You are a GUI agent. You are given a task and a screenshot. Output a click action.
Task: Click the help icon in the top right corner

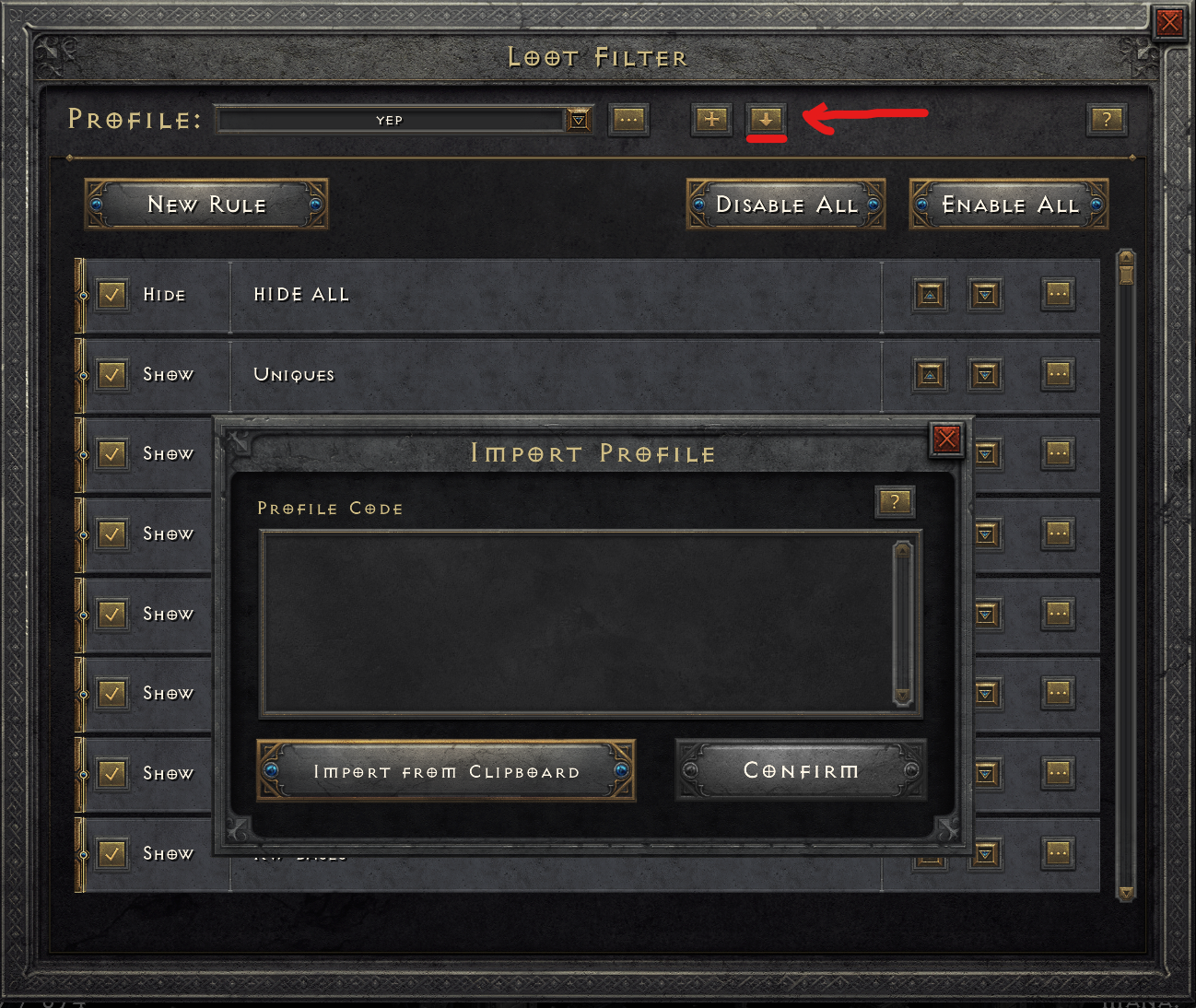pyautogui.click(x=1107, y=120)
